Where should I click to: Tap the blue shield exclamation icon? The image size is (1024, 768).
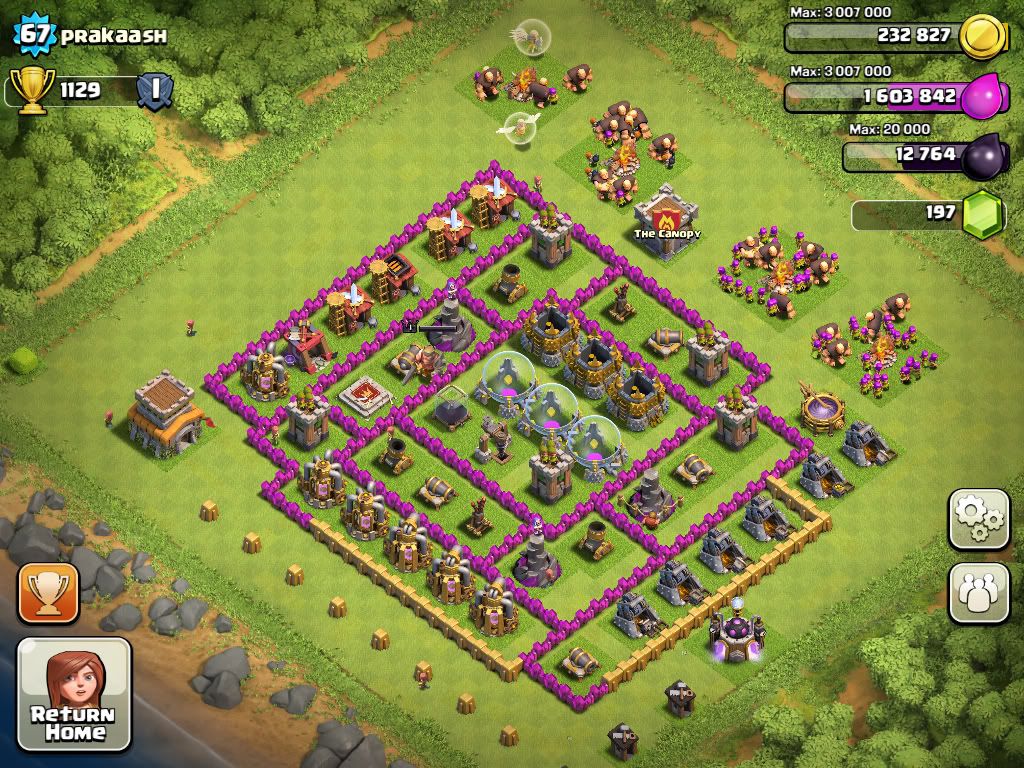155,91
